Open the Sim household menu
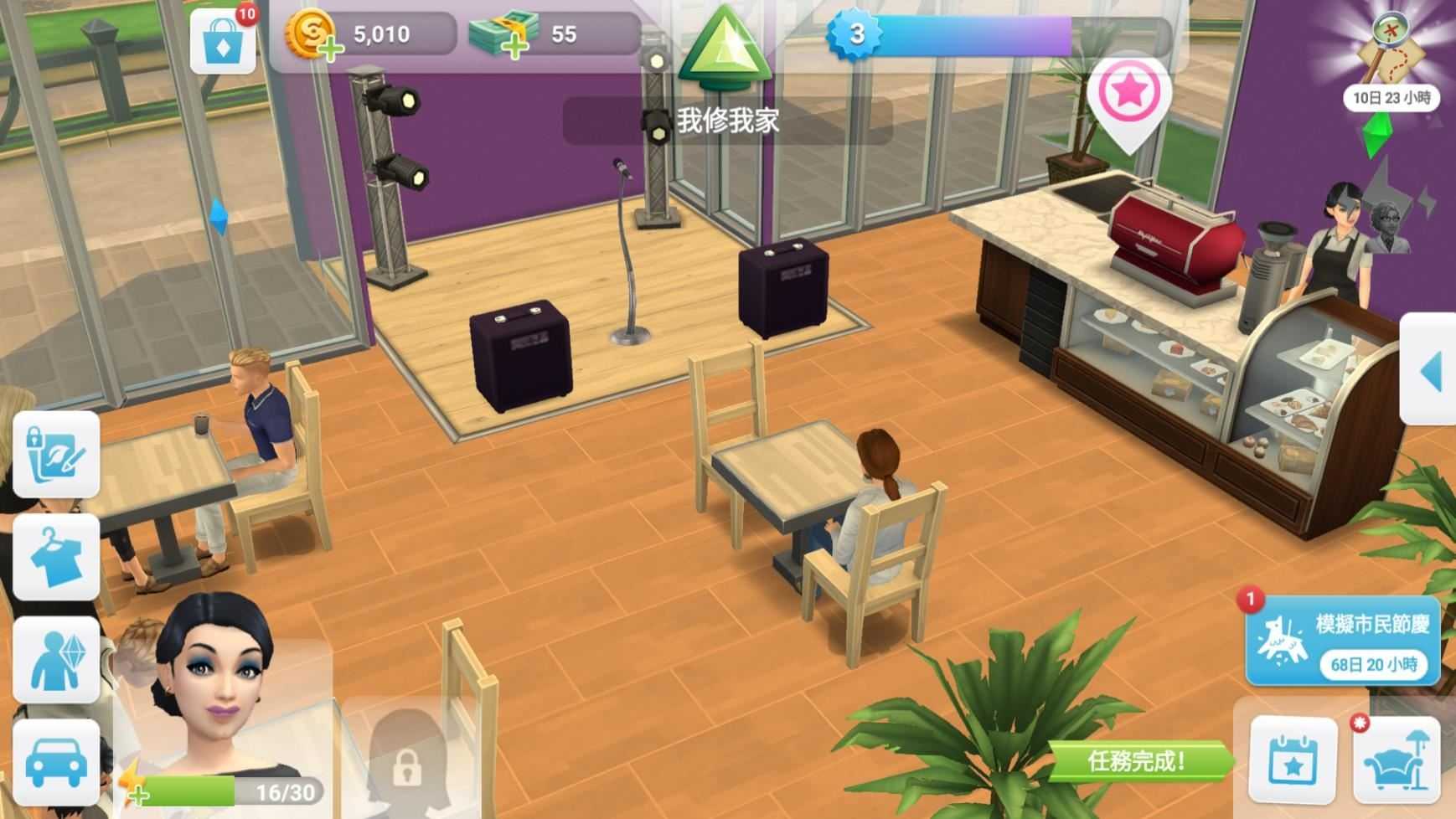The image size is (1456, 819). 56,660
